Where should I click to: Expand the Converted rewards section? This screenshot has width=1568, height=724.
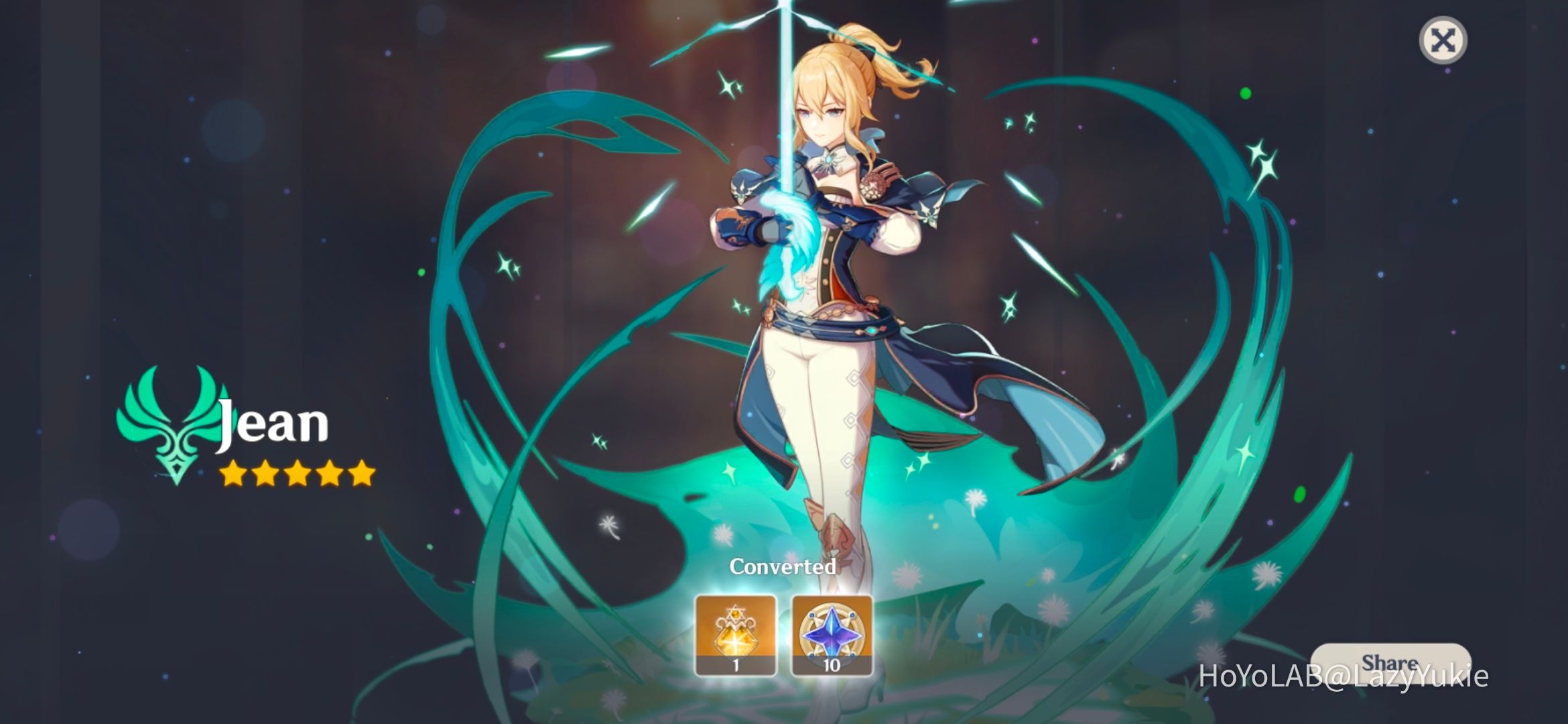(x=784, y=566)
